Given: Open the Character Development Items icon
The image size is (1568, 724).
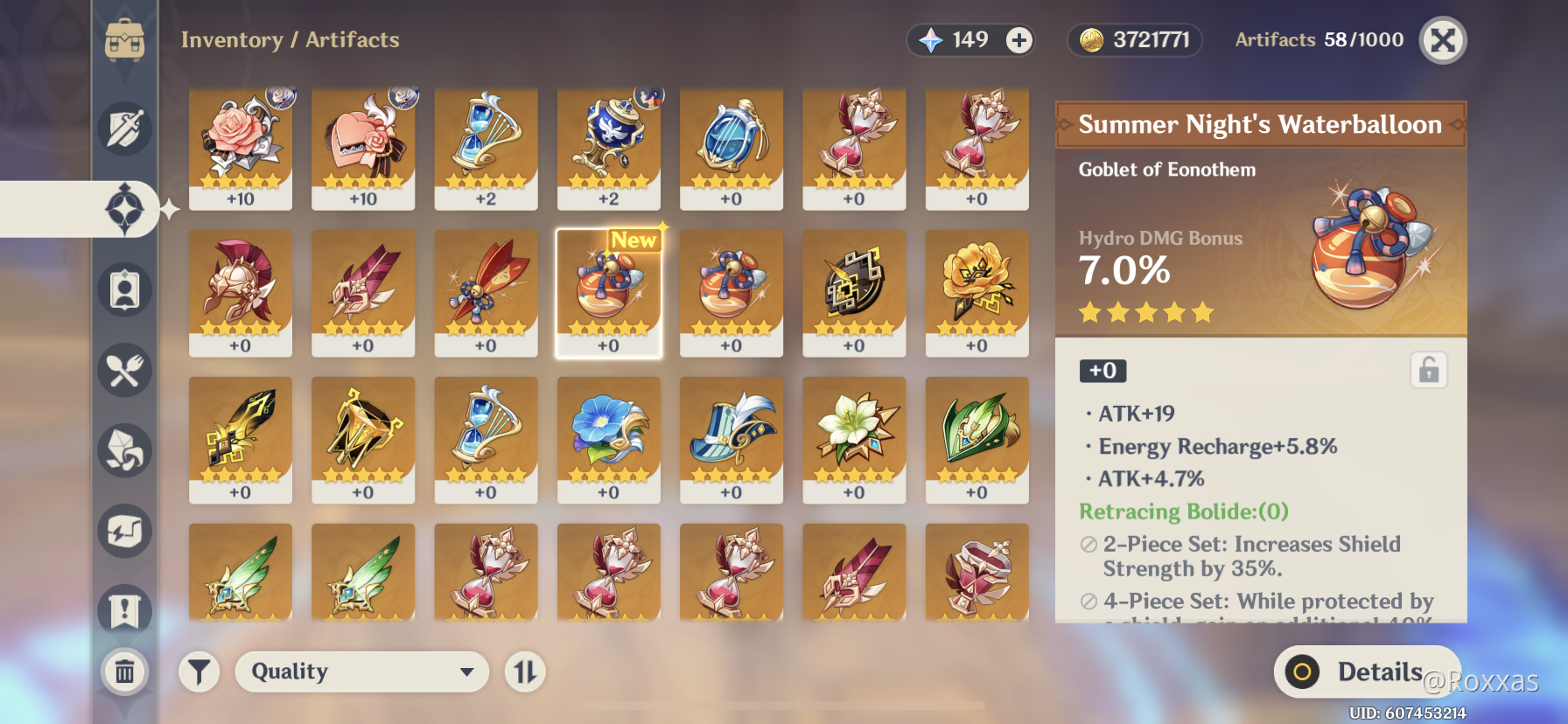Looking at the screenshot, I should (x=125, y=290).
